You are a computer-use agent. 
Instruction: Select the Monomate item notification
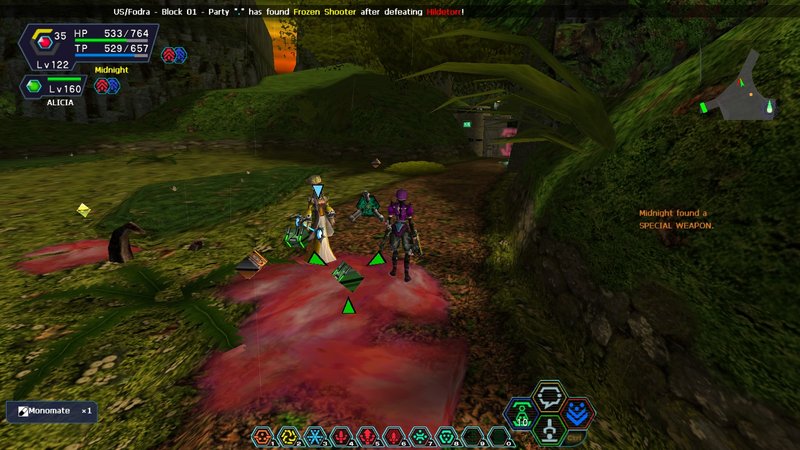coord(52,411)
